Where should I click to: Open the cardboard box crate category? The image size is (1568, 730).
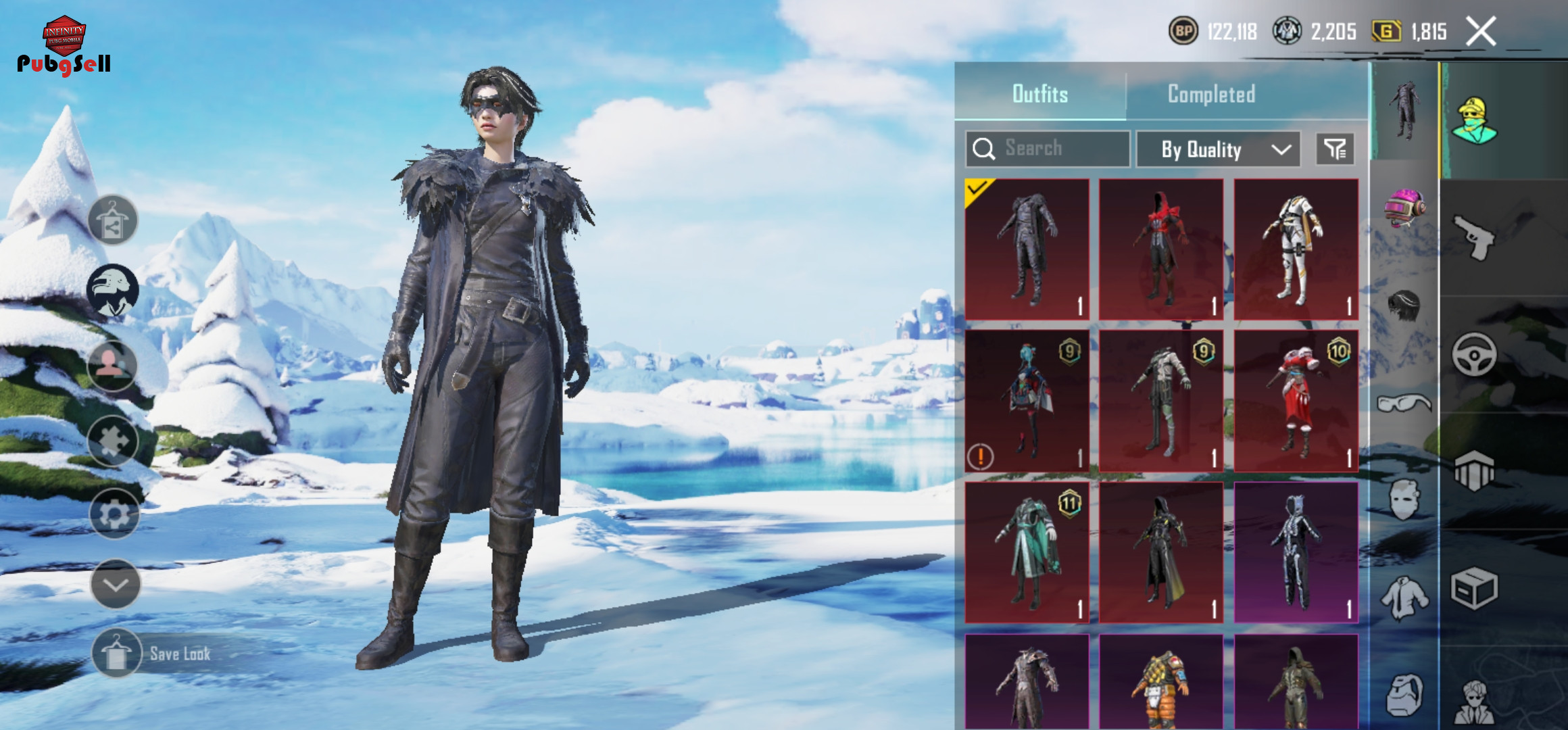coord(1474,588)
